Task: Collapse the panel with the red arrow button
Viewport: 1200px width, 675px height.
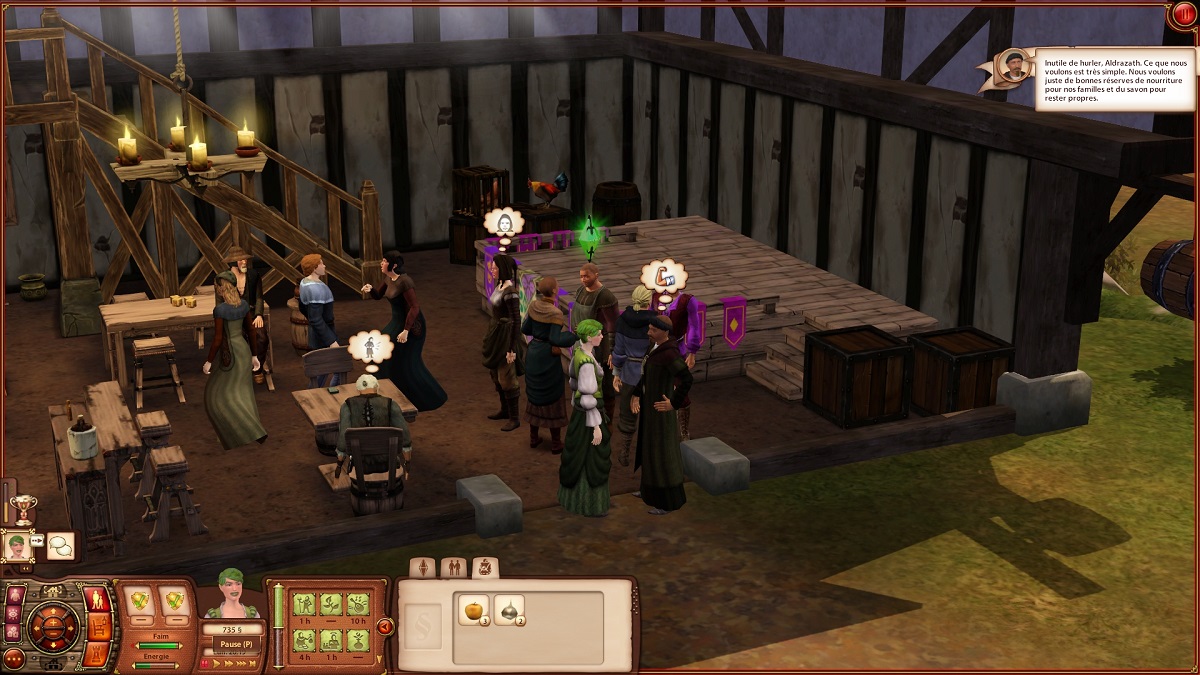Action: pos(385,627)
